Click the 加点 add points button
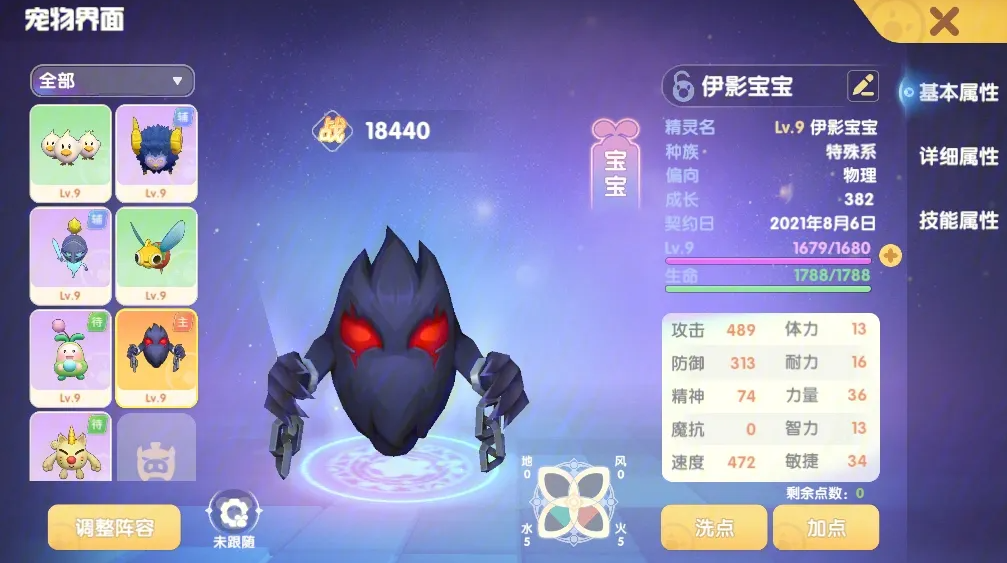 point(825,527)
